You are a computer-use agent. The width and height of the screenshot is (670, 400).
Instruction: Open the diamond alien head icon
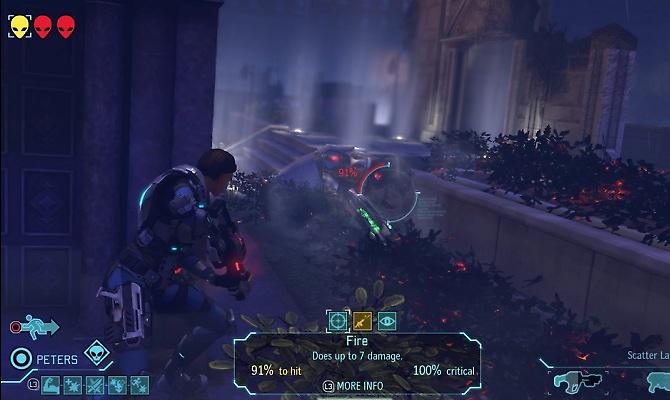(x=96, y=352)
